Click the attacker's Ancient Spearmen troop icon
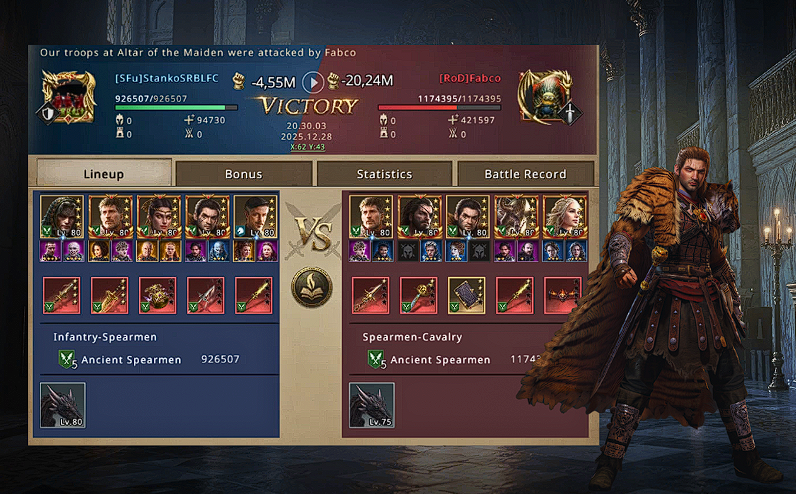This screenshot has width=796, height=494. pyautogui.click(x=376, y=360)
